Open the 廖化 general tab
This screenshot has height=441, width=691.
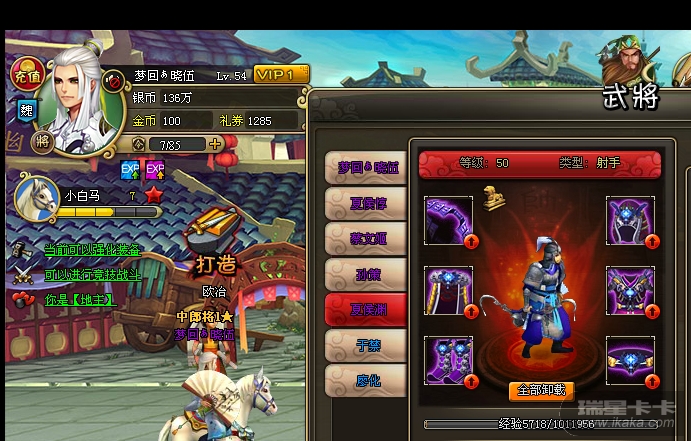click(x=367, y=381)
